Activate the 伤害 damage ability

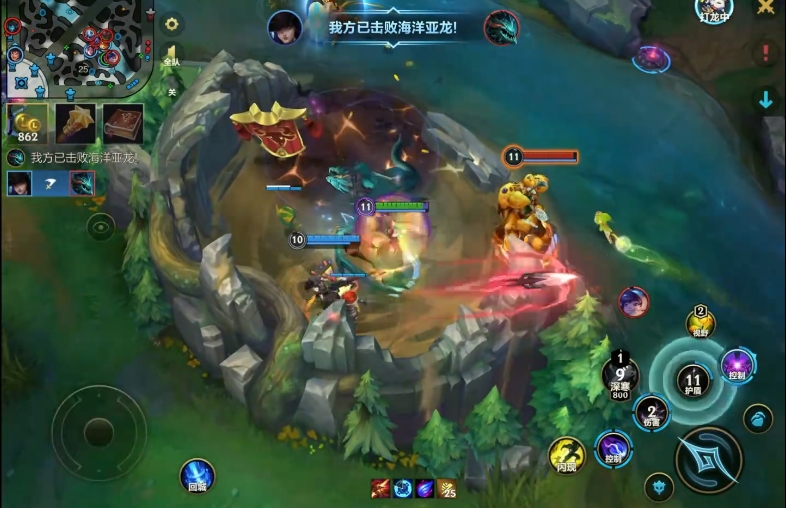coord(652,412)
